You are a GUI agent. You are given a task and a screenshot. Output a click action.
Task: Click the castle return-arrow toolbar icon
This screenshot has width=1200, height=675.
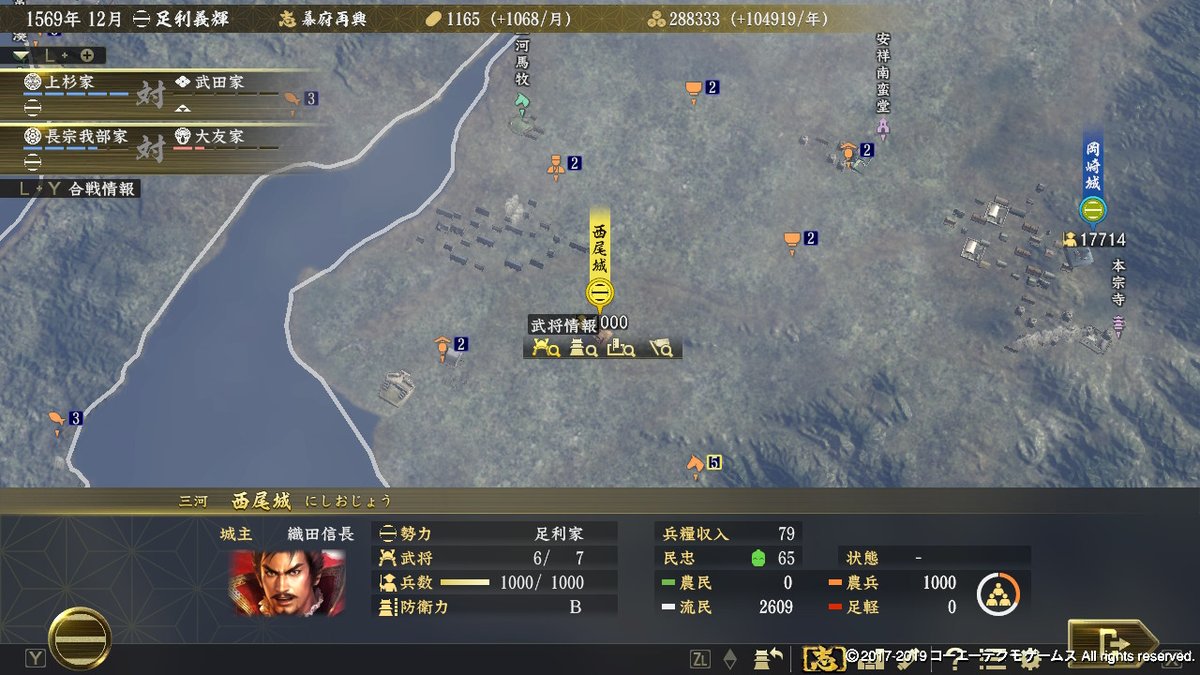click(x=769, y=658)
